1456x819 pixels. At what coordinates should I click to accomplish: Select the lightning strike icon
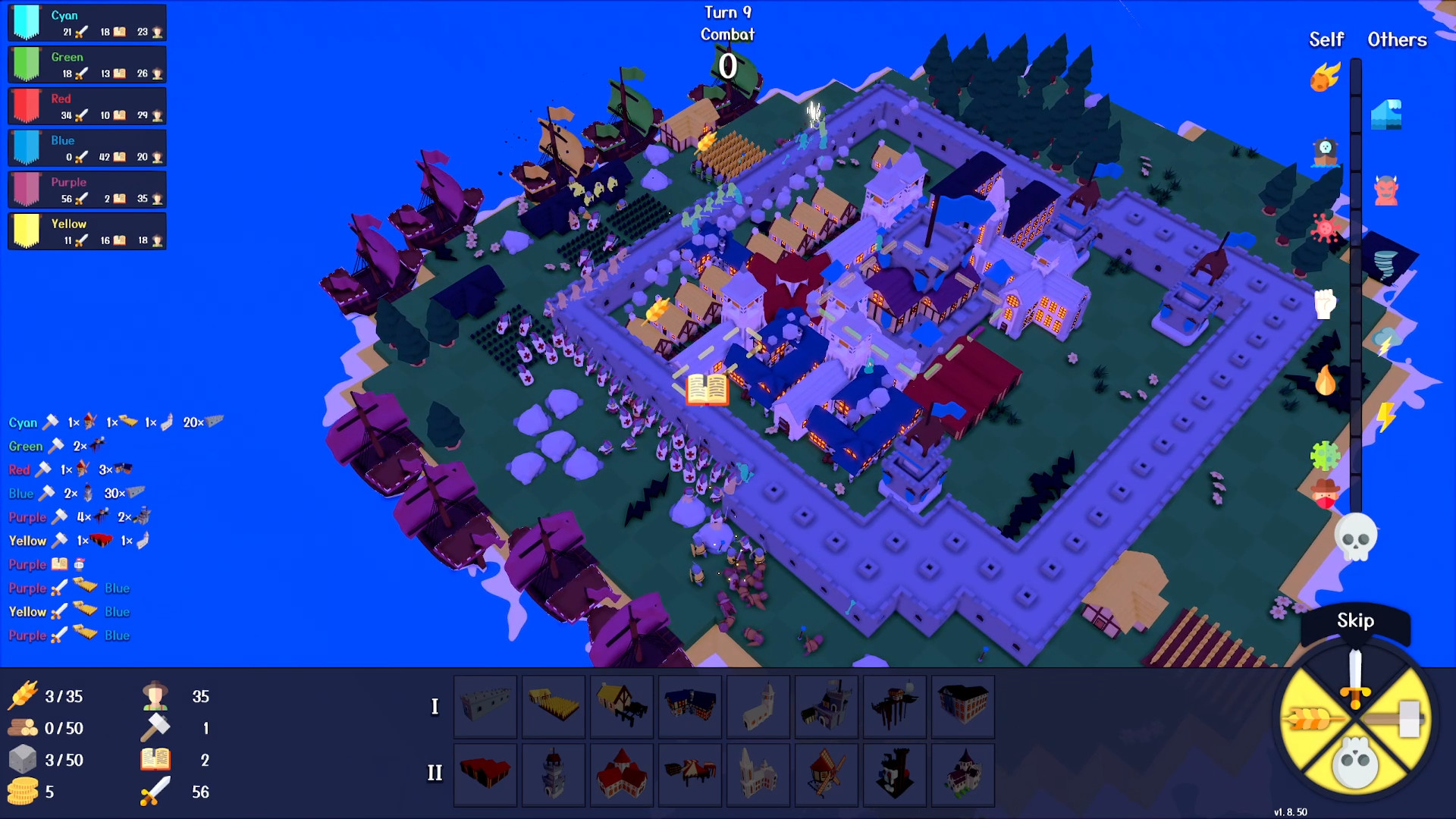pyautogui.click(x=1386, y=416)
